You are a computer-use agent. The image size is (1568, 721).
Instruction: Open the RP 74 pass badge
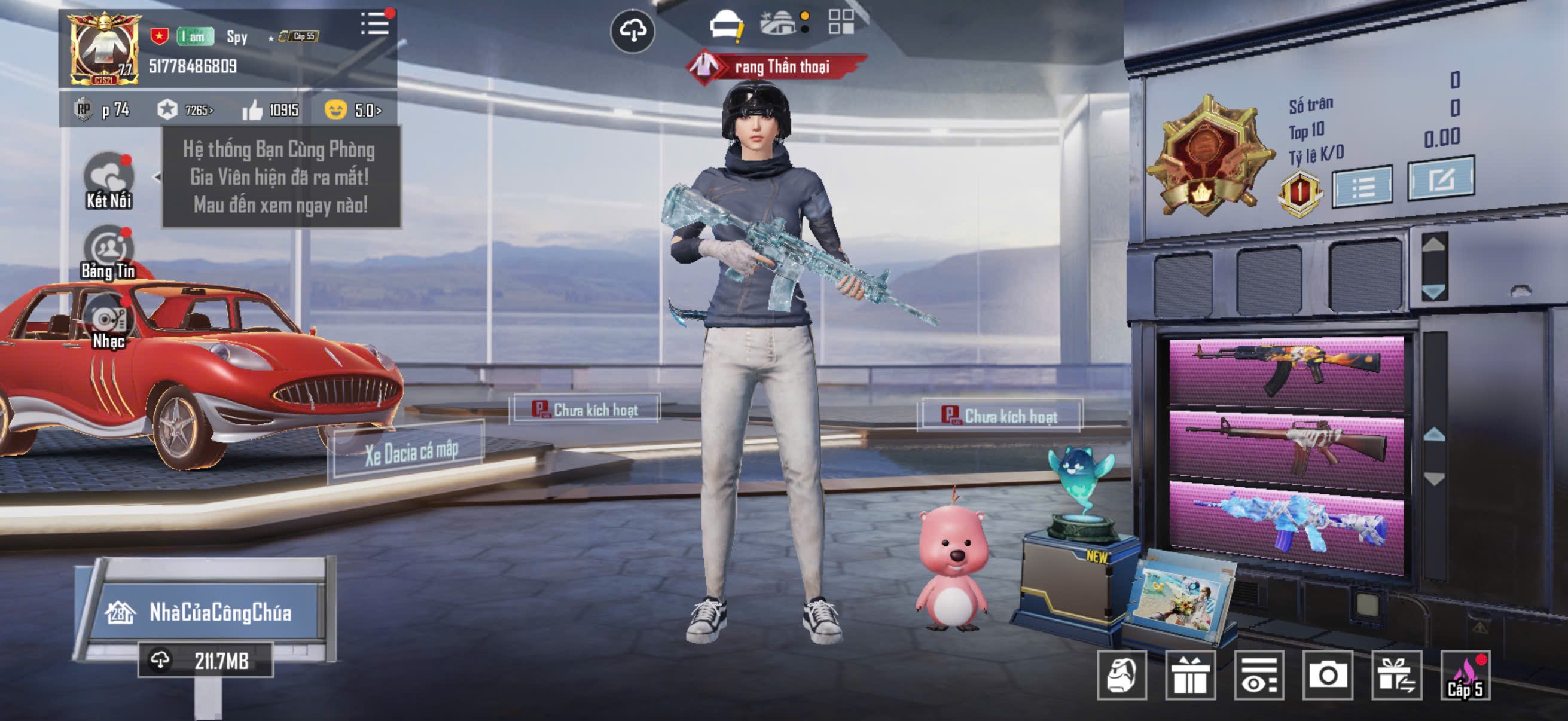click(x=102, y=110)
